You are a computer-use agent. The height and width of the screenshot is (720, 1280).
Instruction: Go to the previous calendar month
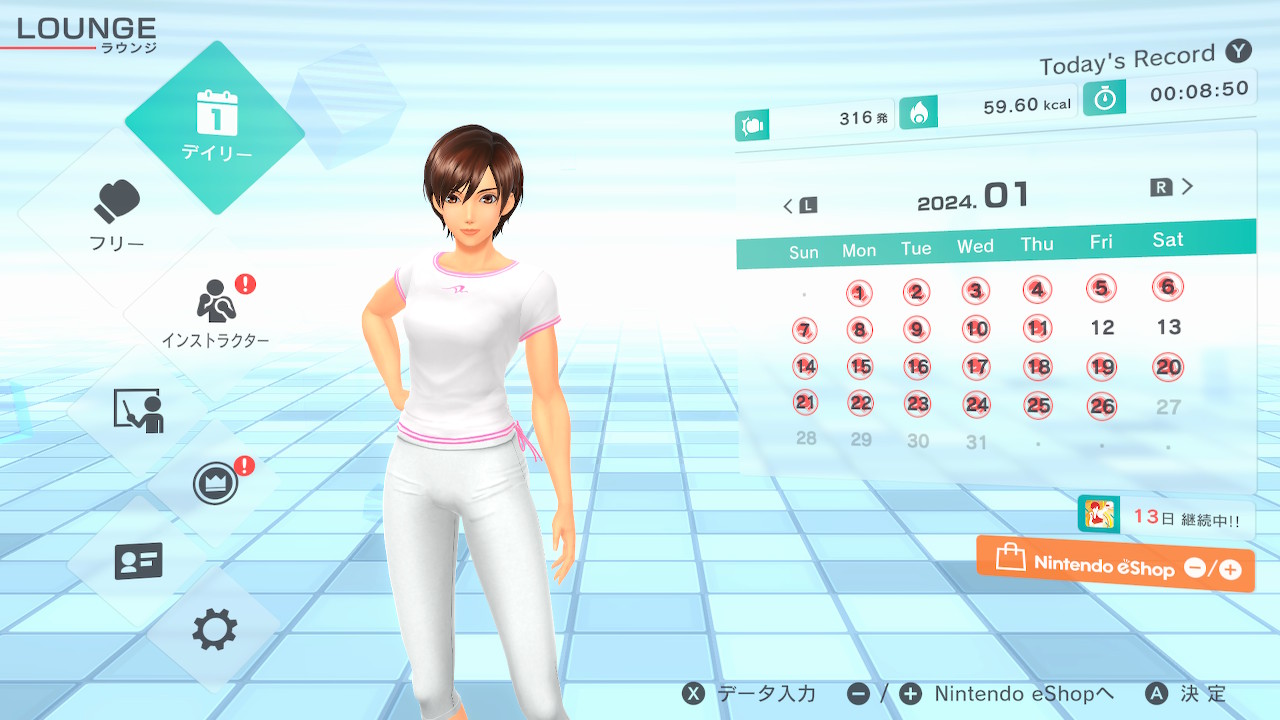click(799, 206)
